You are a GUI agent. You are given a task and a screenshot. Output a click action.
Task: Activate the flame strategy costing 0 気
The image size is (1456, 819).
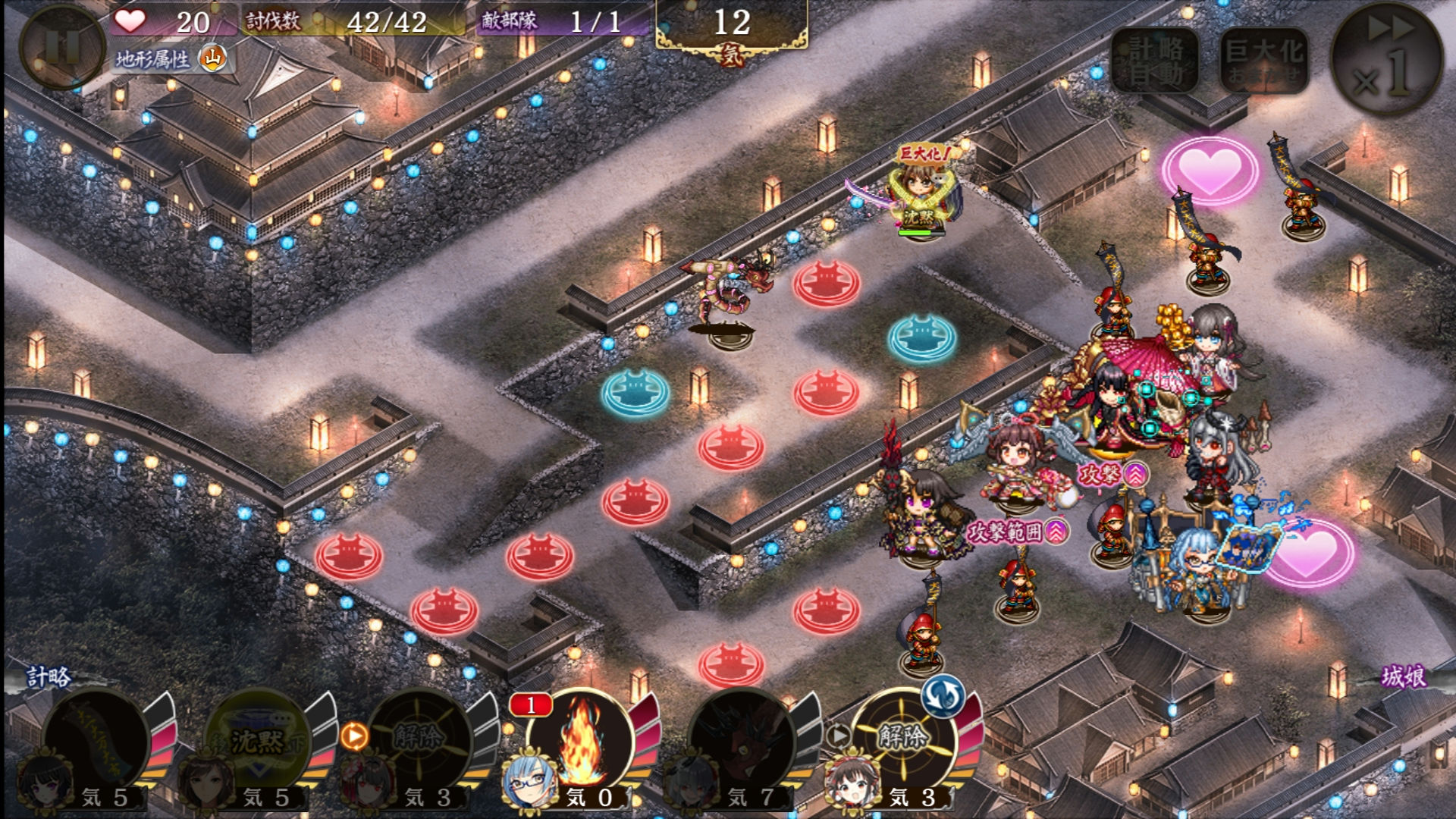coord(581,741)
